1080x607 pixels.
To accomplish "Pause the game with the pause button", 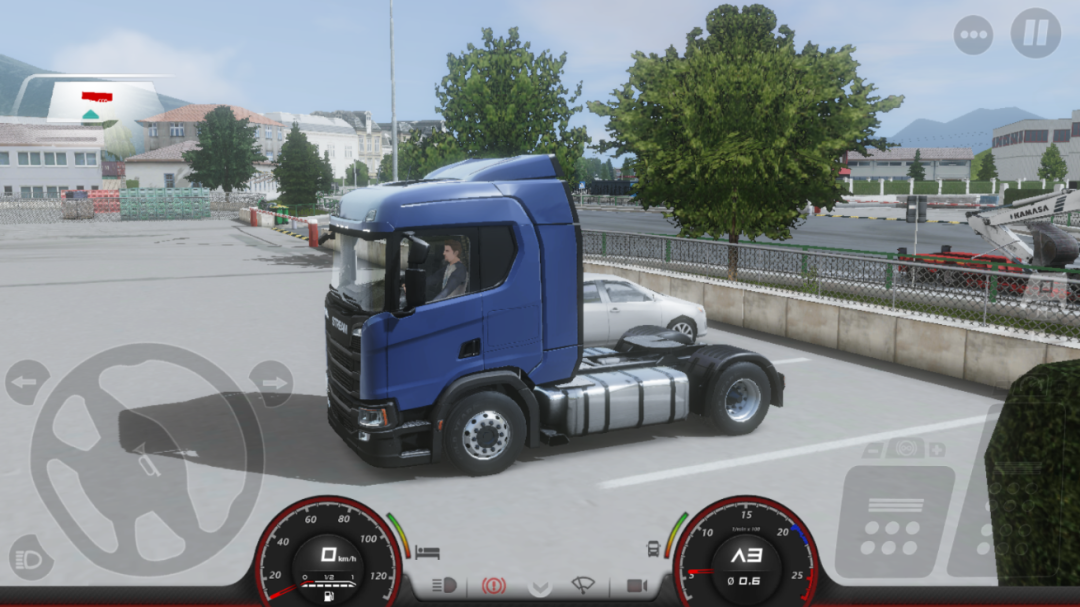I will [1035, 33].
